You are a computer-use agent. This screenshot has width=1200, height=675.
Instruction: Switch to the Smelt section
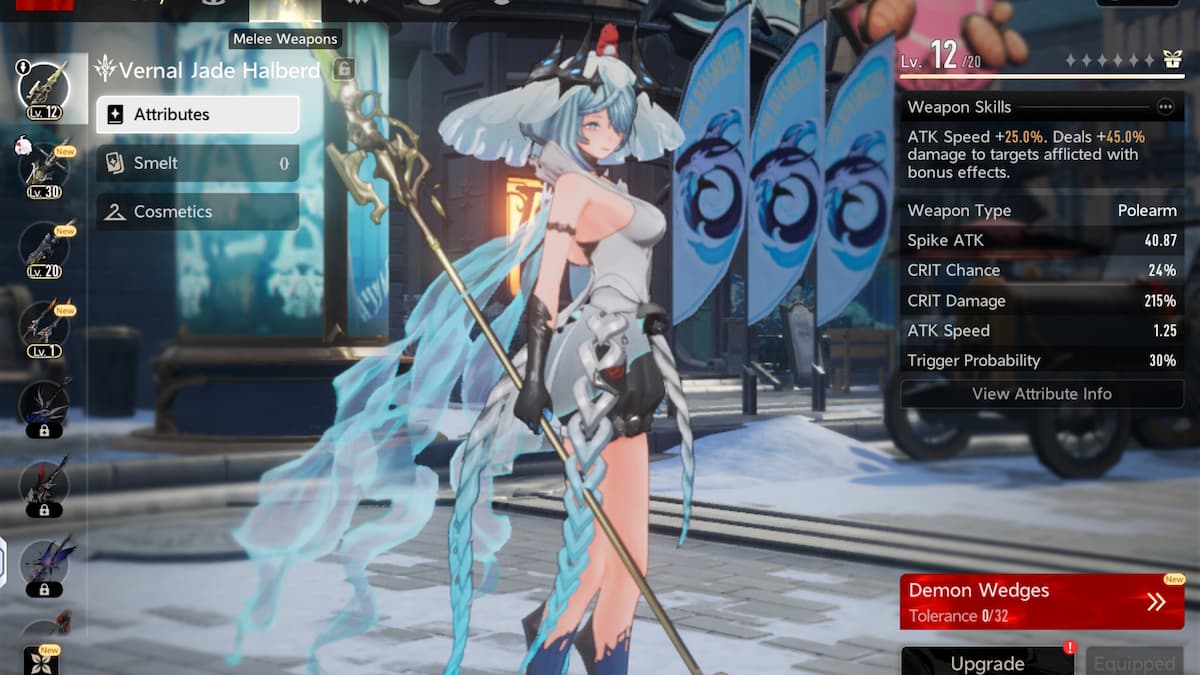(x=197, y=163)
